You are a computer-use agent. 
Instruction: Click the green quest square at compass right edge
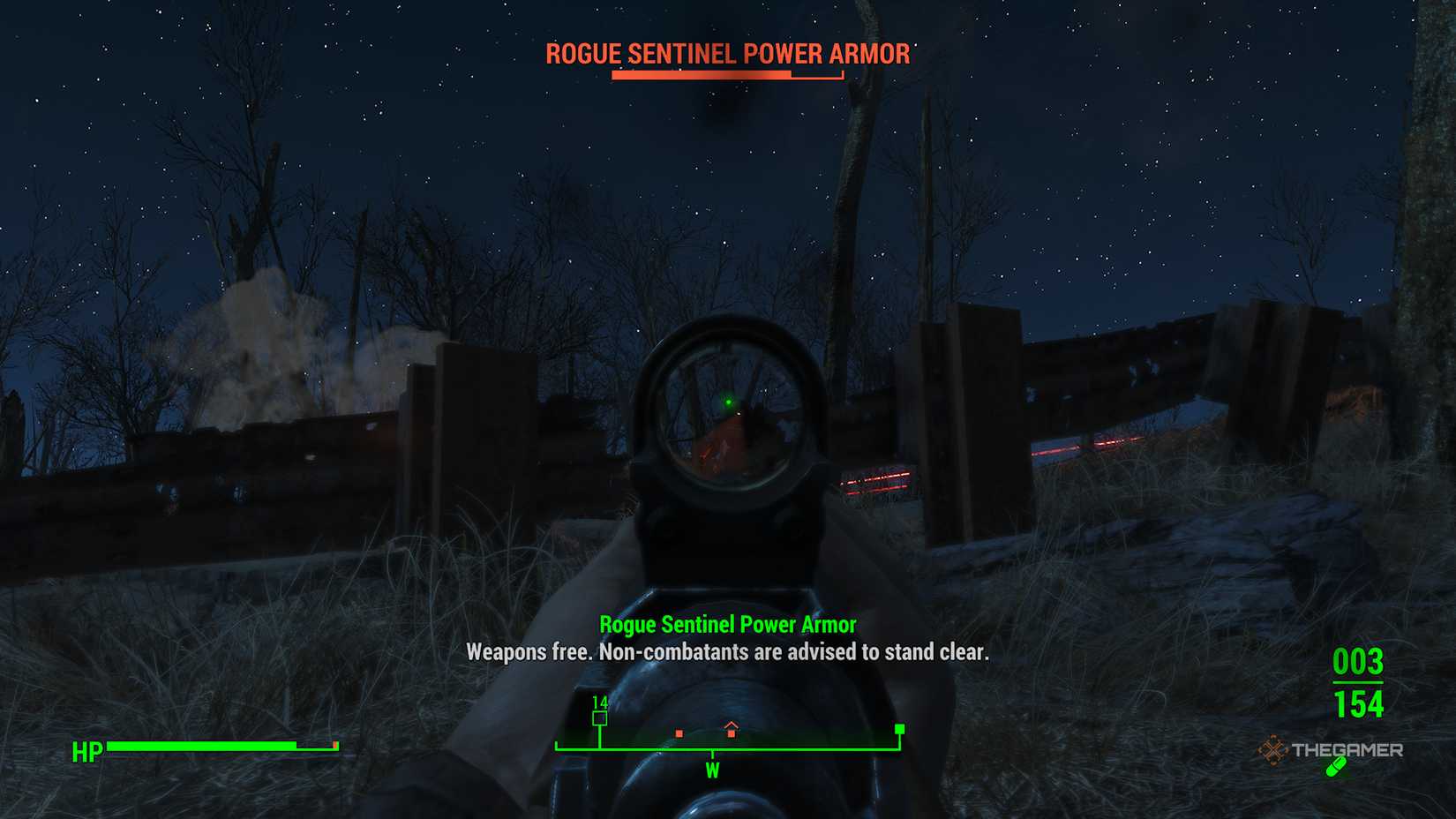(898, 730)
